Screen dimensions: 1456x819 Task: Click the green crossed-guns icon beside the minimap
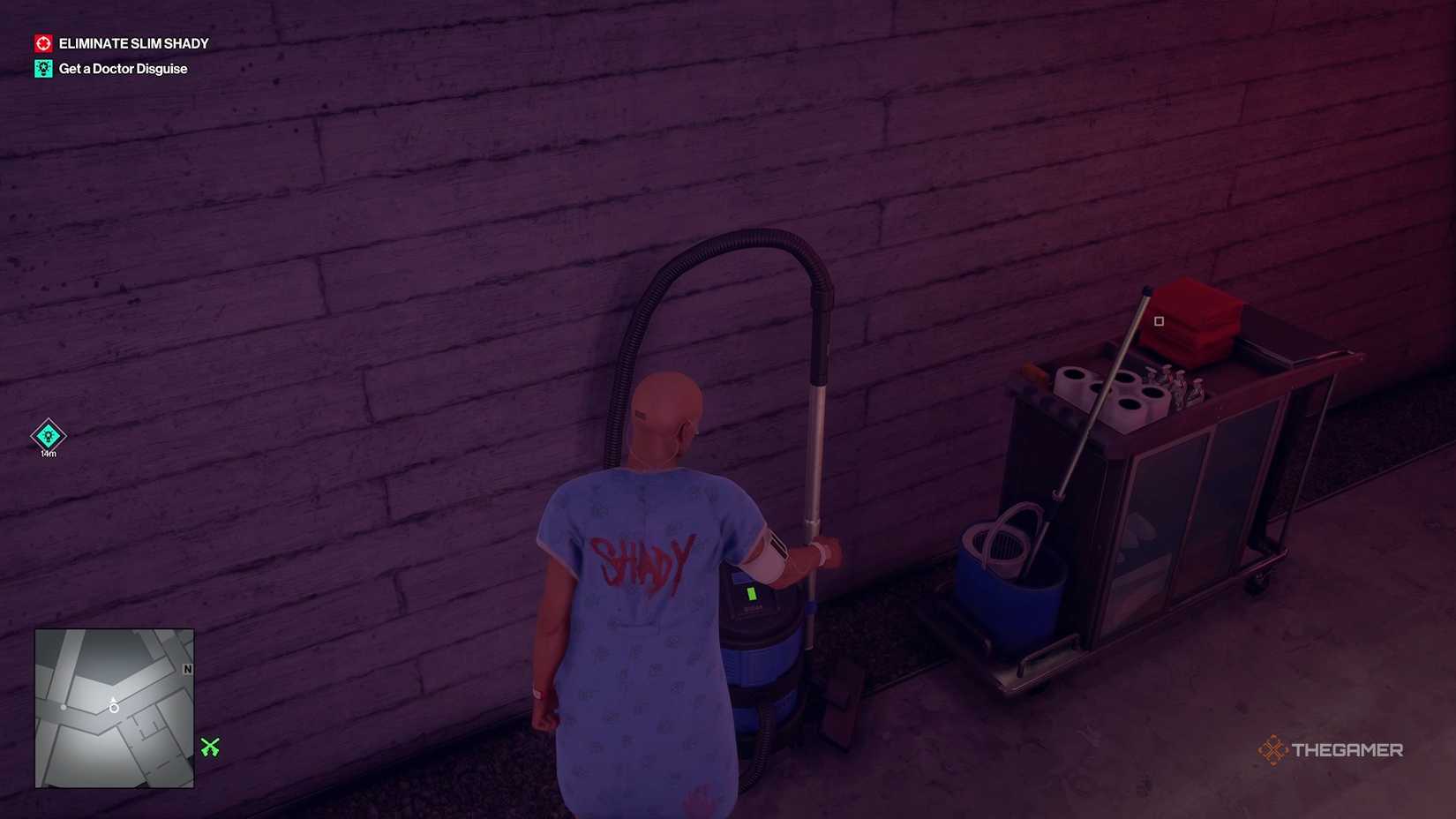click(208, 748)
